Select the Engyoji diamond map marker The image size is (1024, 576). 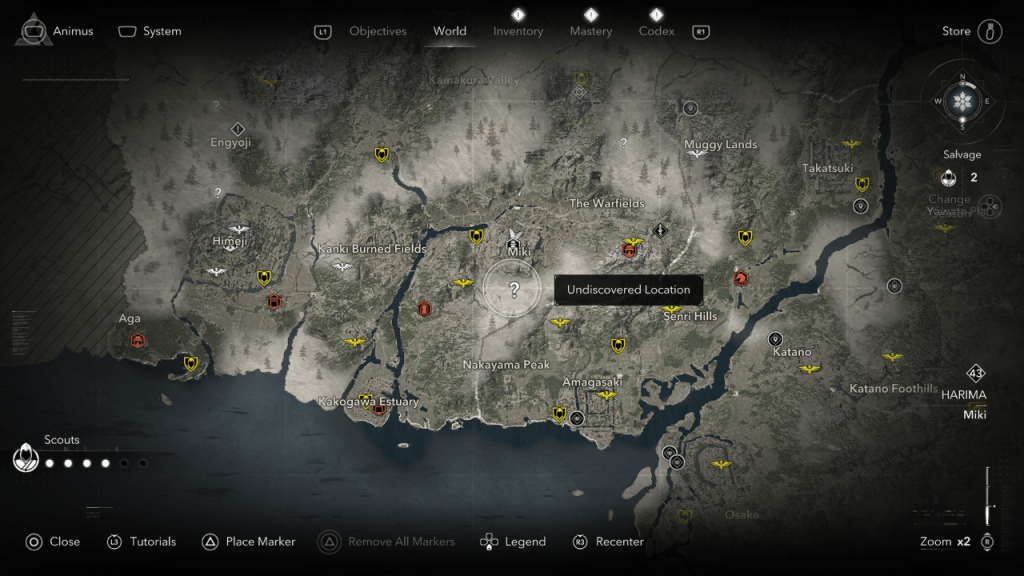(x=238, y=128)
